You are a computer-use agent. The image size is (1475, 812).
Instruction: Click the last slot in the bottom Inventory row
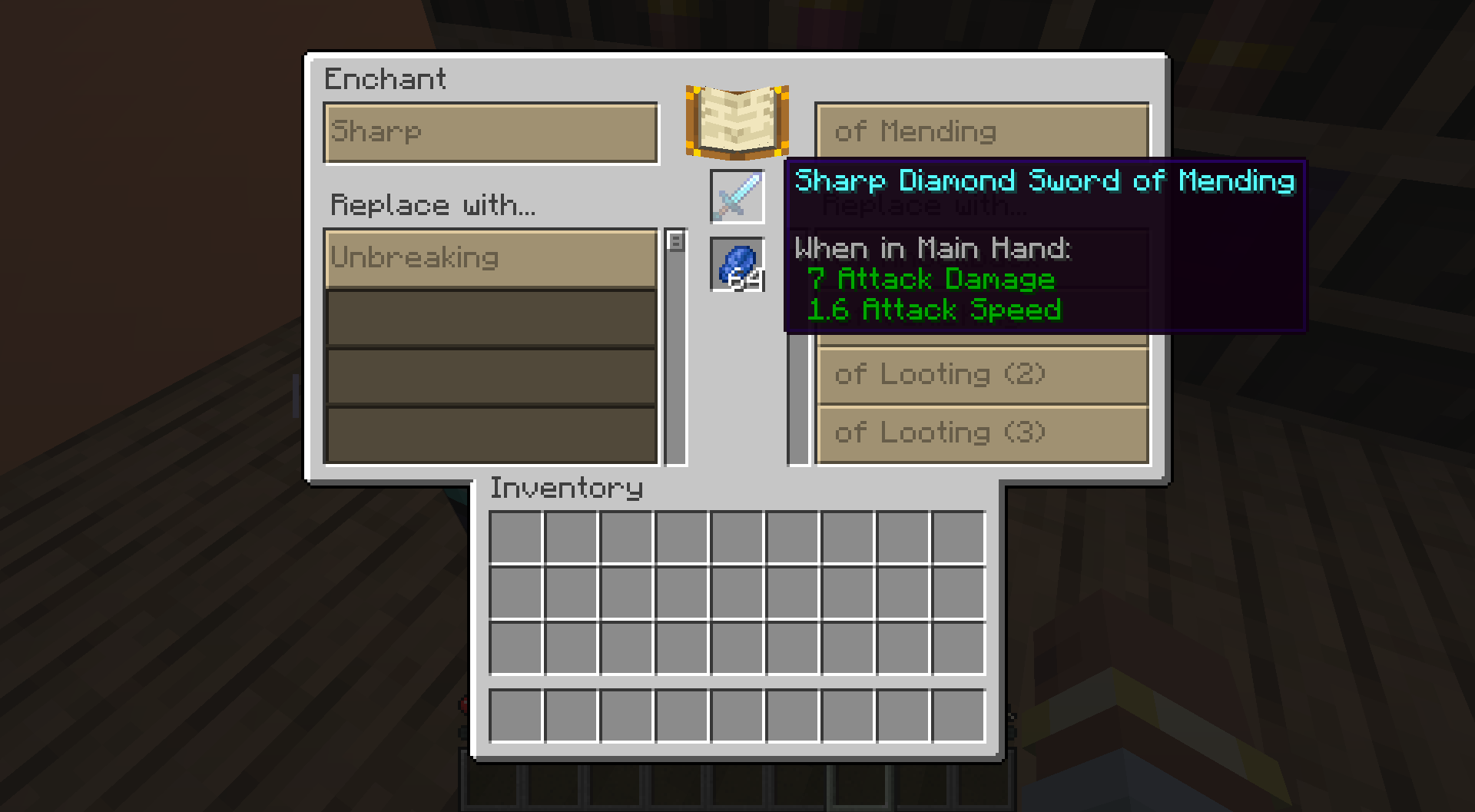(x=958, y=715)
